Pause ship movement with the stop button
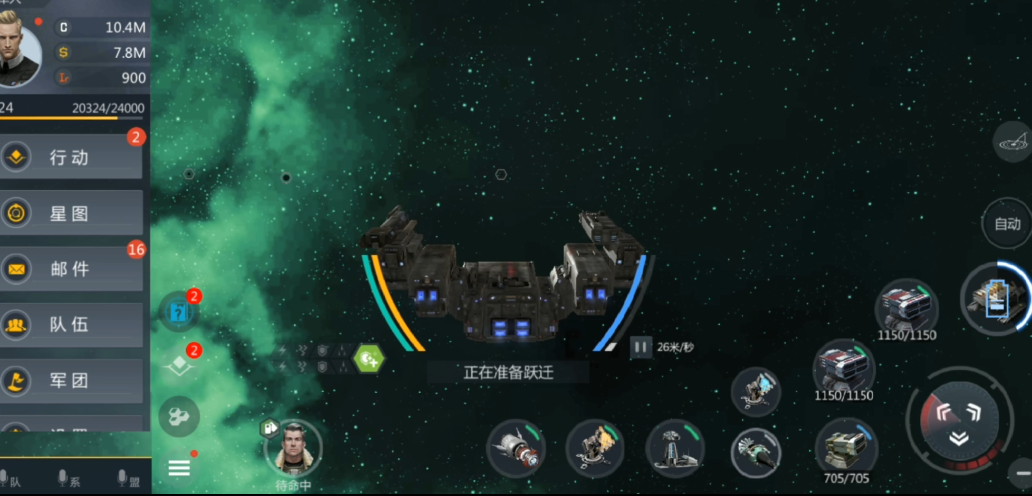Image resolution: width=1032 pixels, height=496 pixels. click(641, 348)
